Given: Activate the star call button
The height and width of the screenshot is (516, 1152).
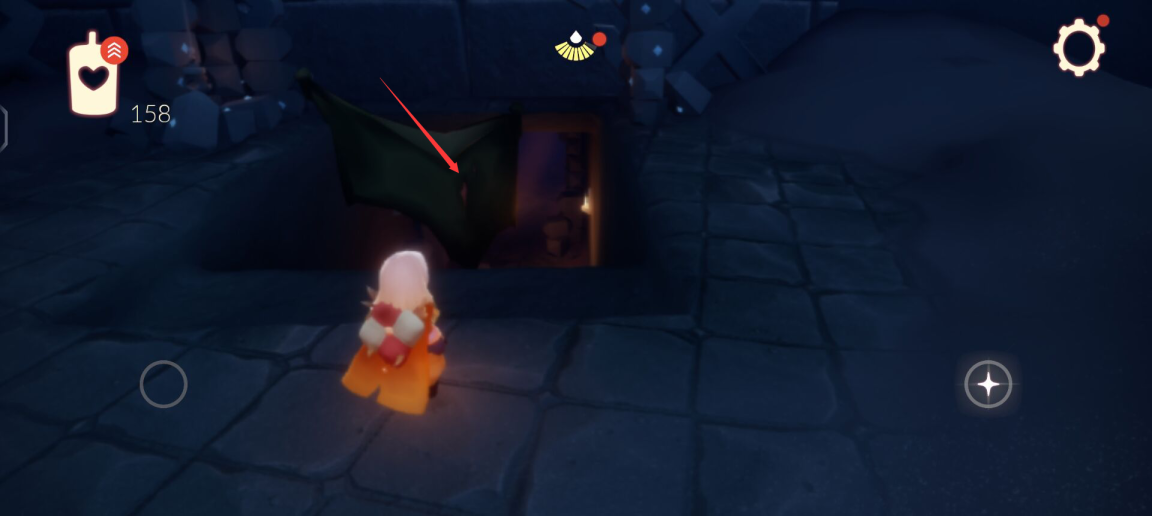Looking at the screenshot, I should [x=988, y=384].
